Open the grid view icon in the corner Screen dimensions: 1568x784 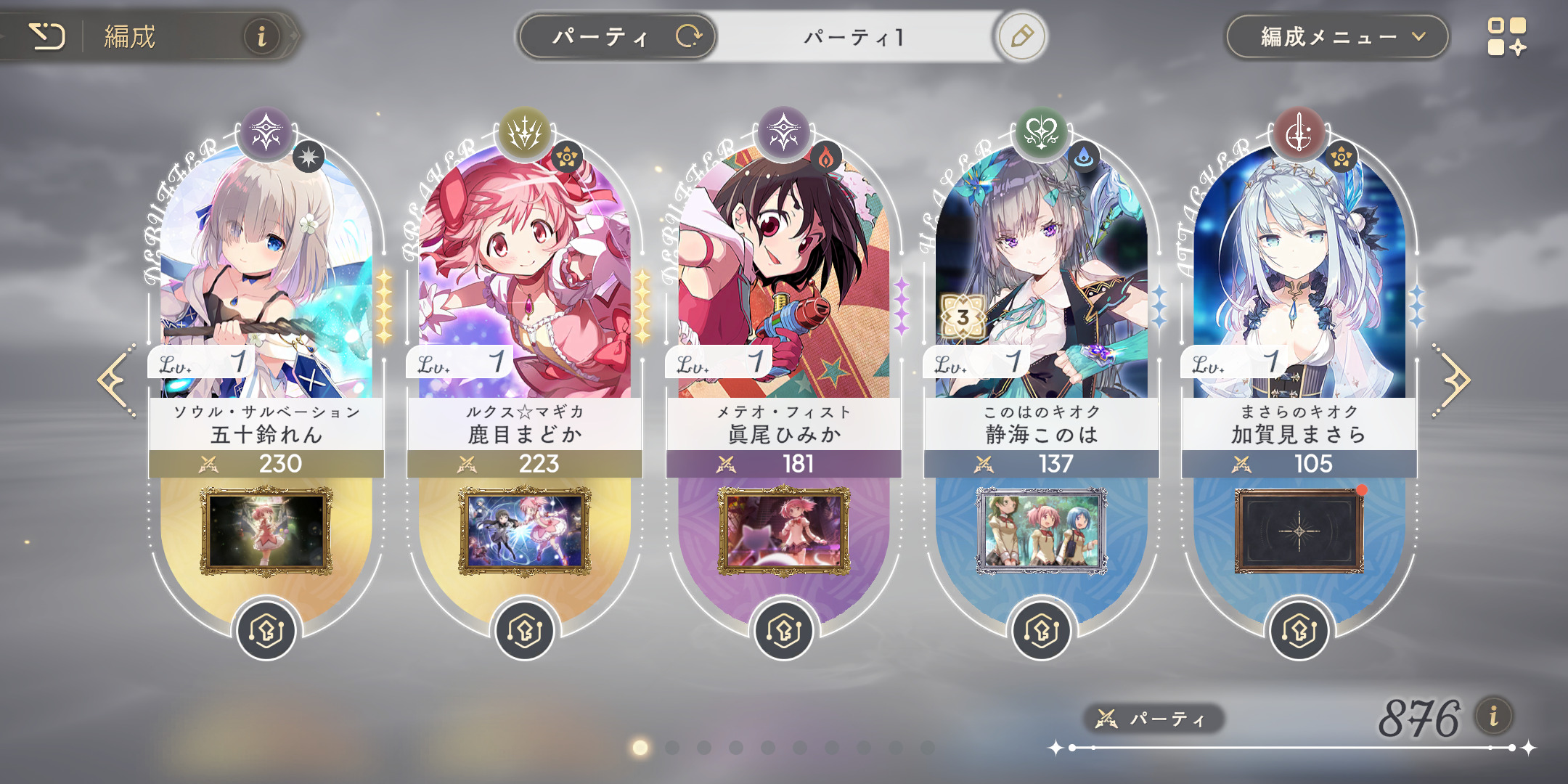point(1506,36)
